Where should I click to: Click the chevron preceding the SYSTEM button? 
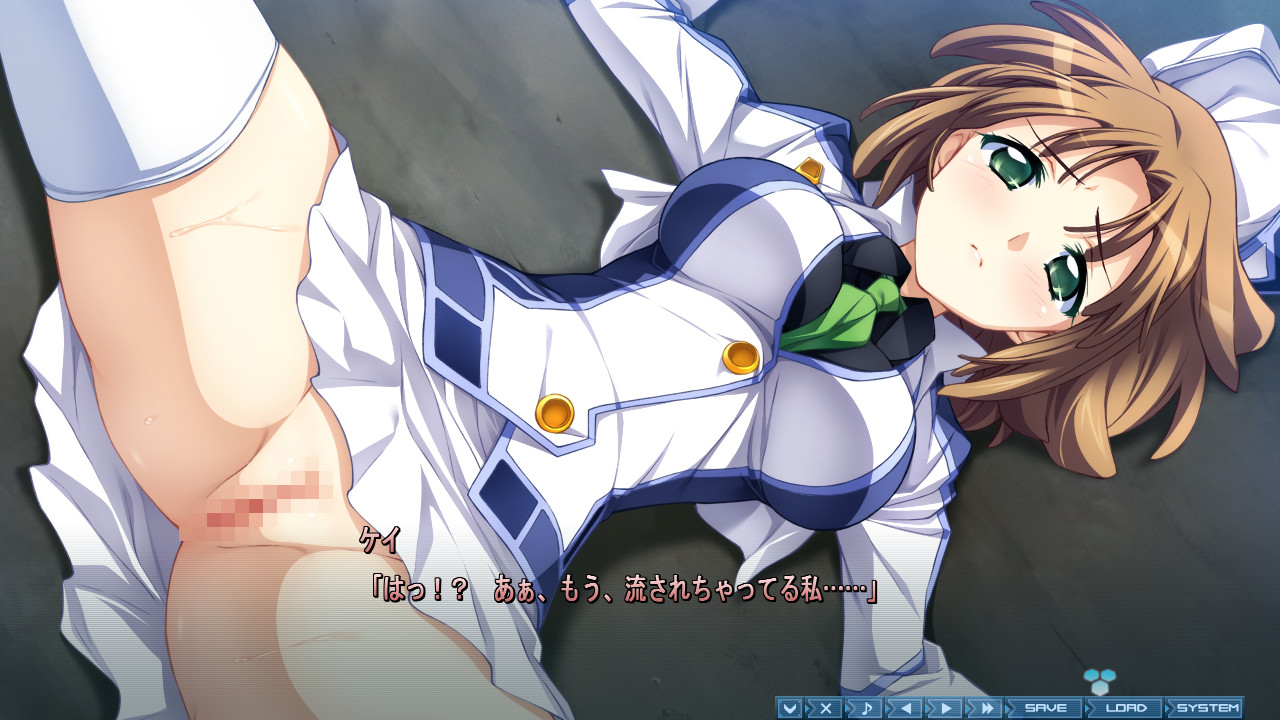[x=1167, y=707]
